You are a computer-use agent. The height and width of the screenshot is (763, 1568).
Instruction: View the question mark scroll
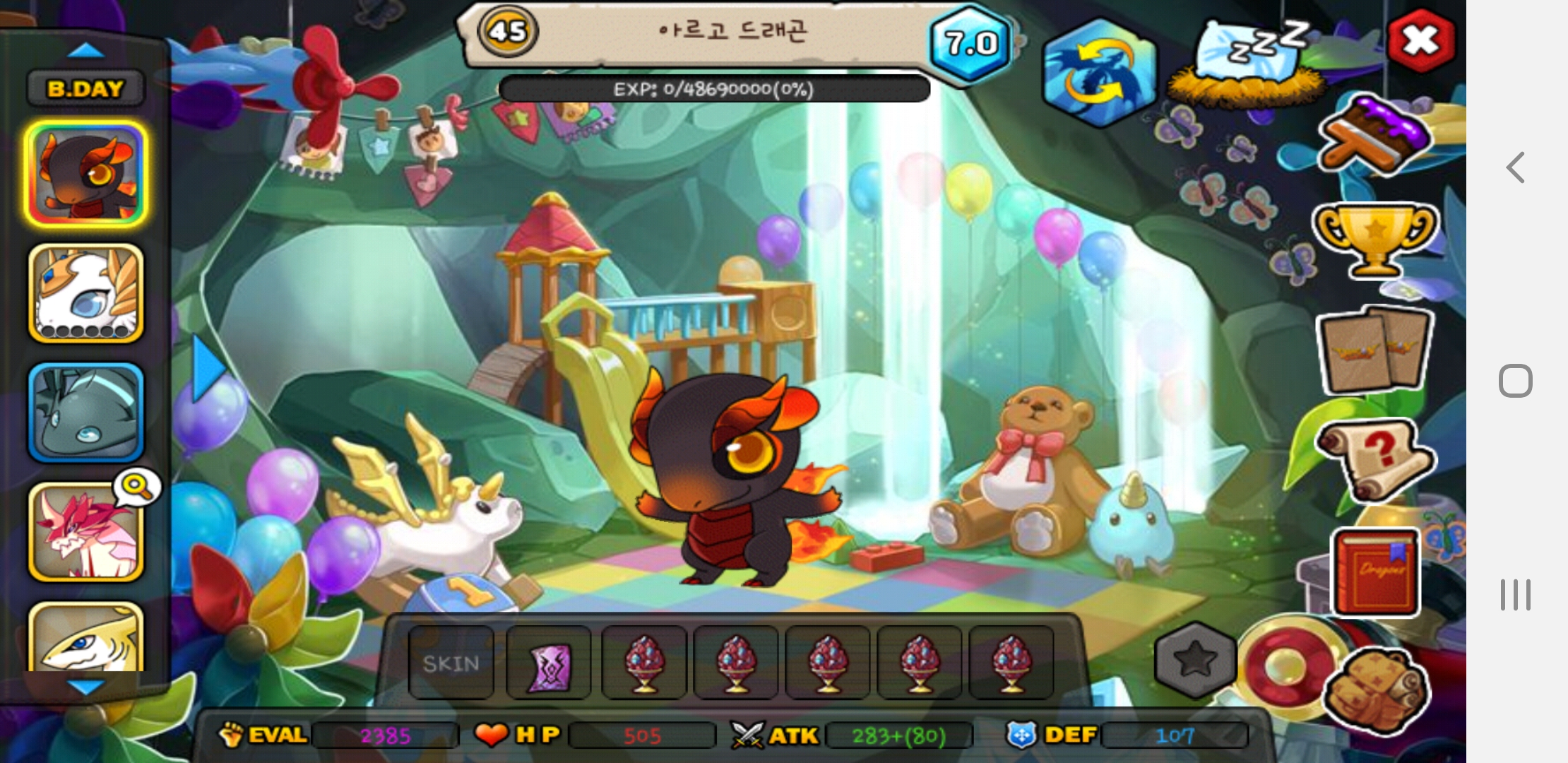point(1373,459)
